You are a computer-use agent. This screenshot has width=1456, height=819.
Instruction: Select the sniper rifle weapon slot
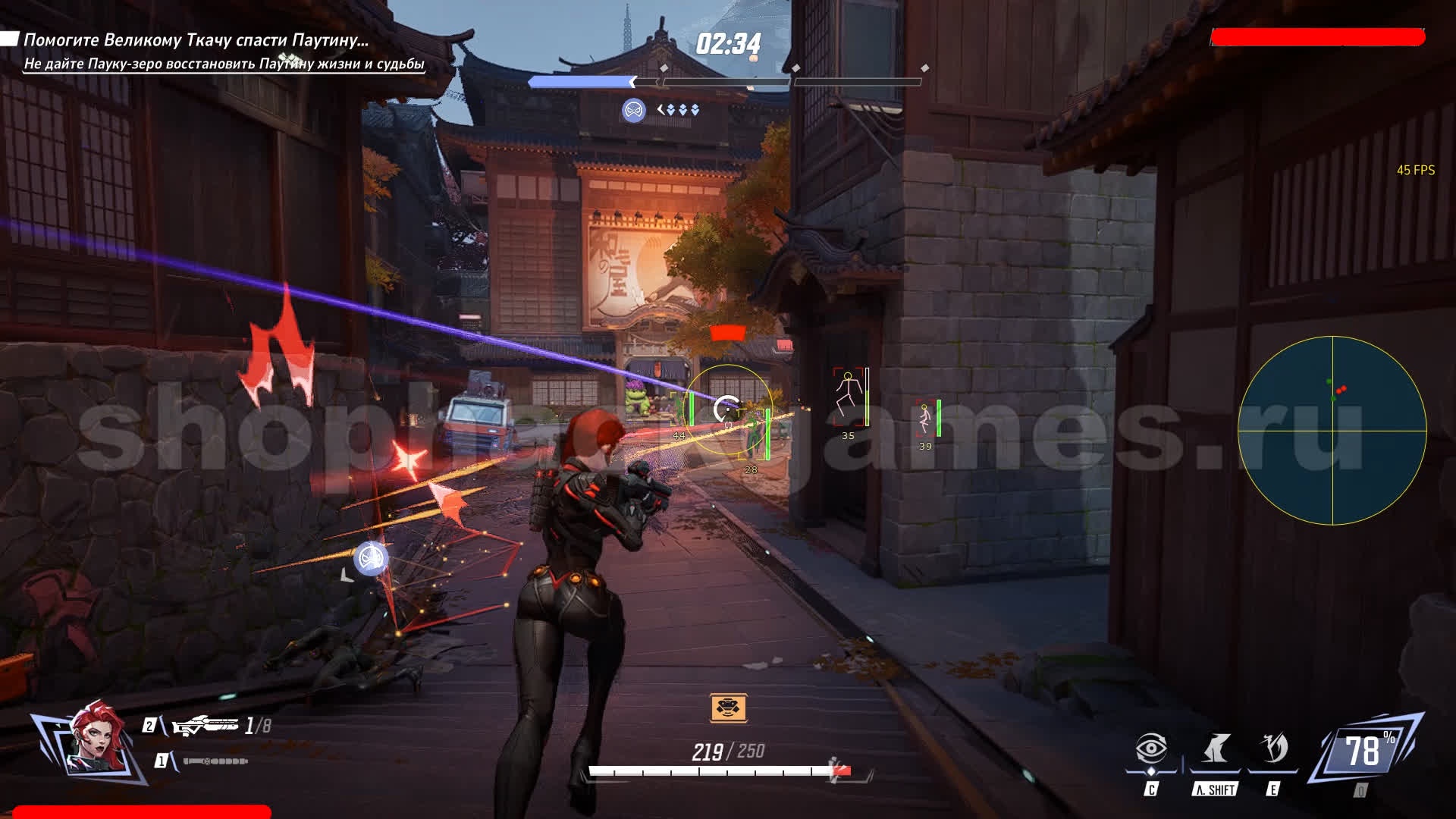point(206,726)
